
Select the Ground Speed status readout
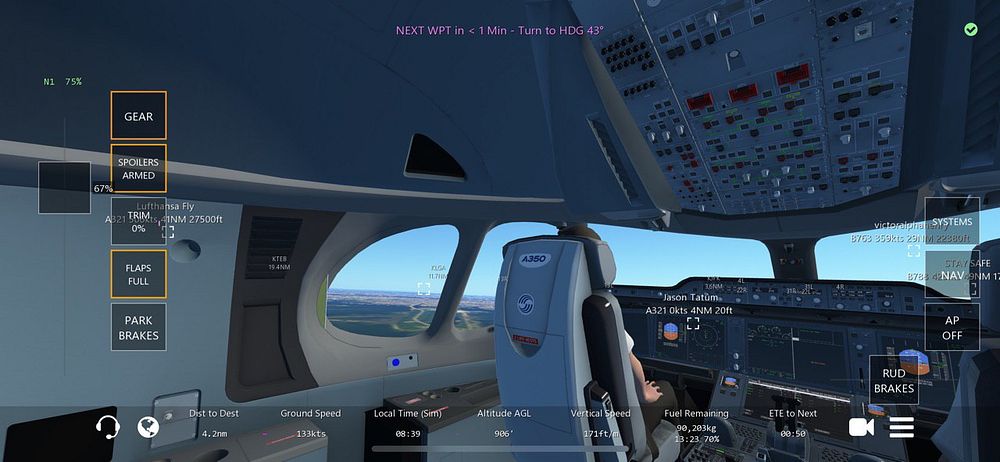click(310, 424)
